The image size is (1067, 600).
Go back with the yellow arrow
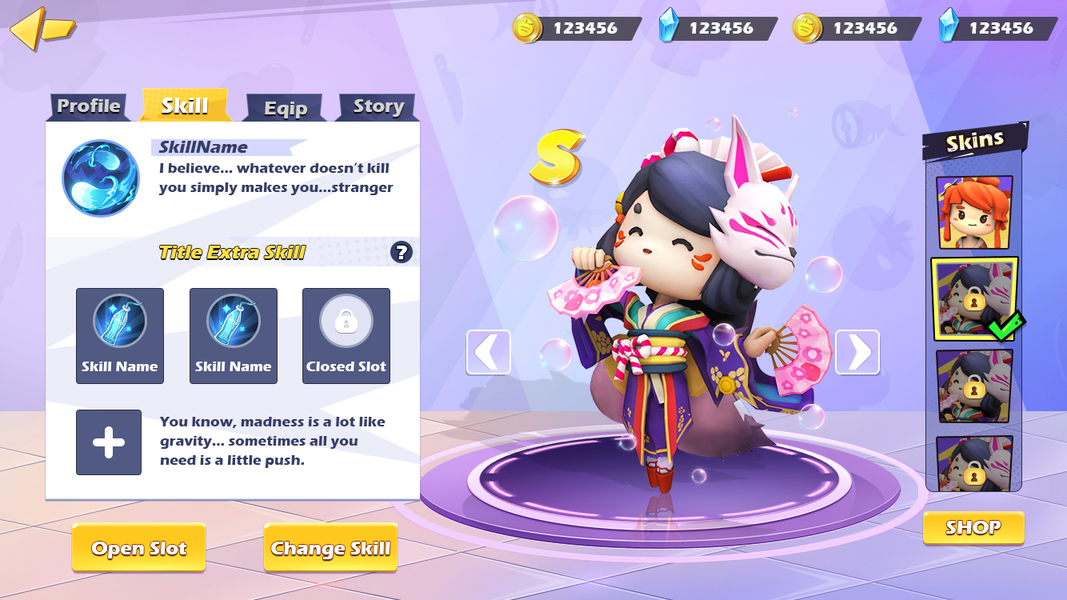click(41, 28)
